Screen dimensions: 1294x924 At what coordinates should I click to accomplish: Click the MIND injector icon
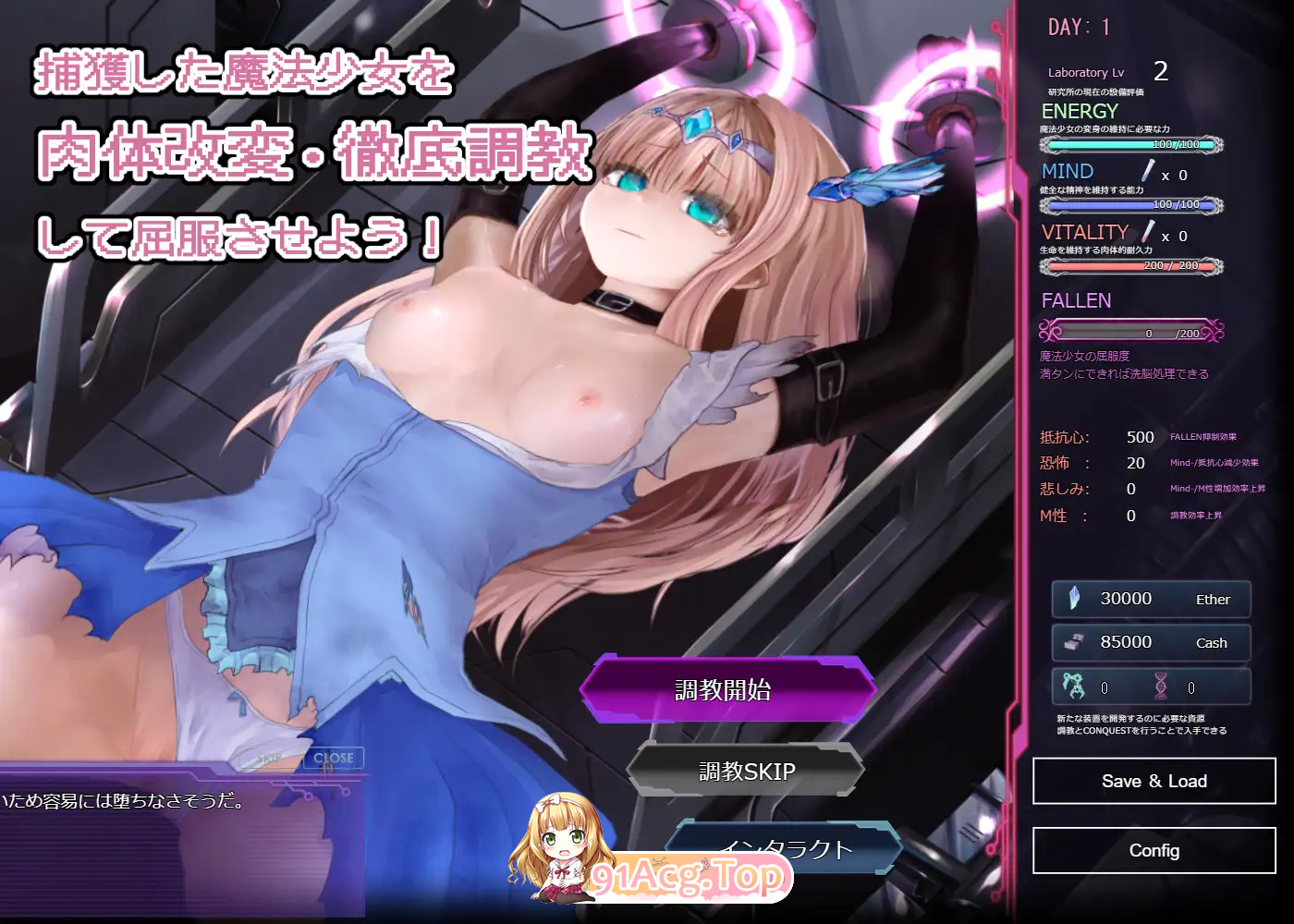click(1146, 169)
